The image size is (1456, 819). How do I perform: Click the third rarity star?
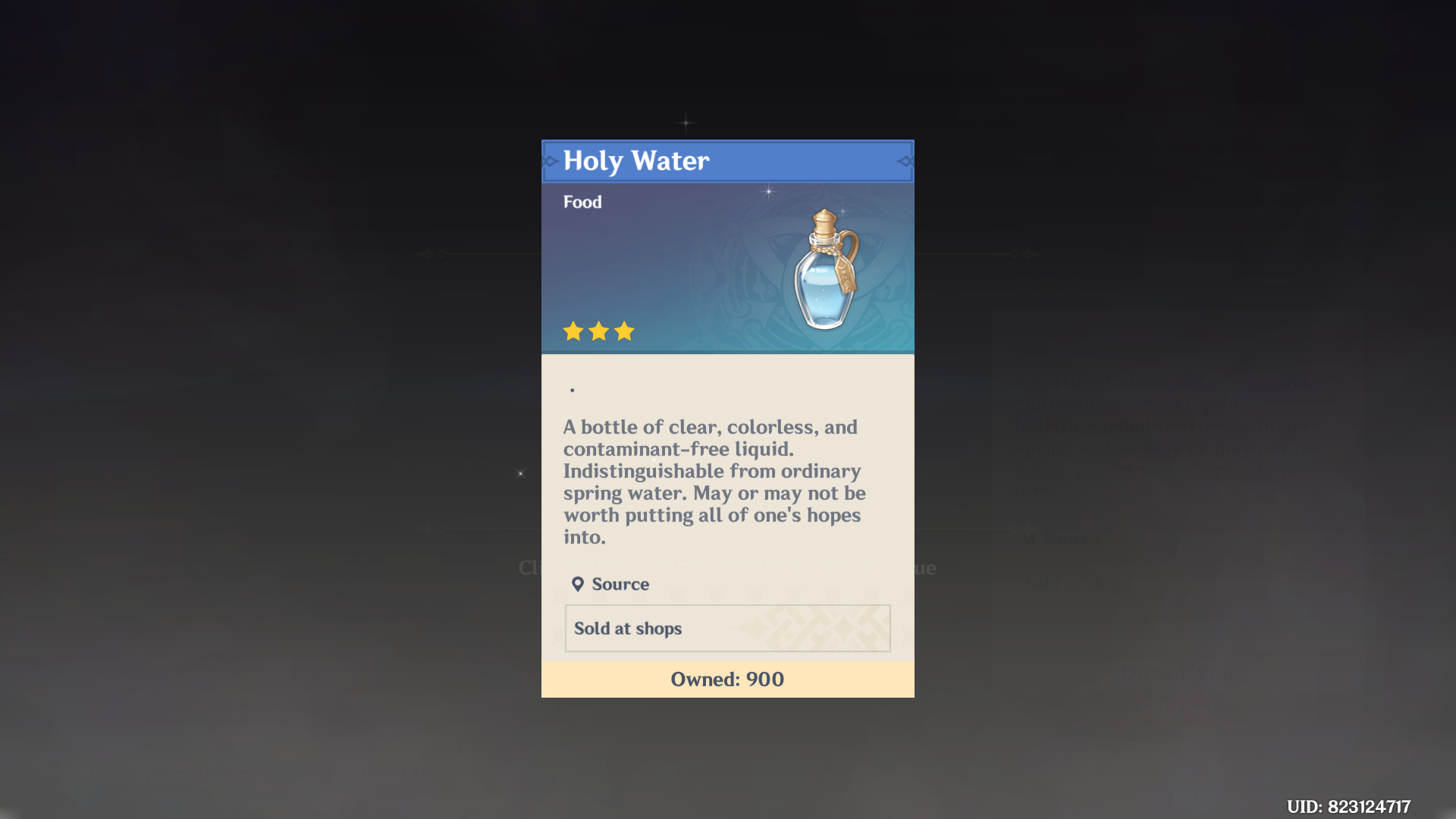623,331
